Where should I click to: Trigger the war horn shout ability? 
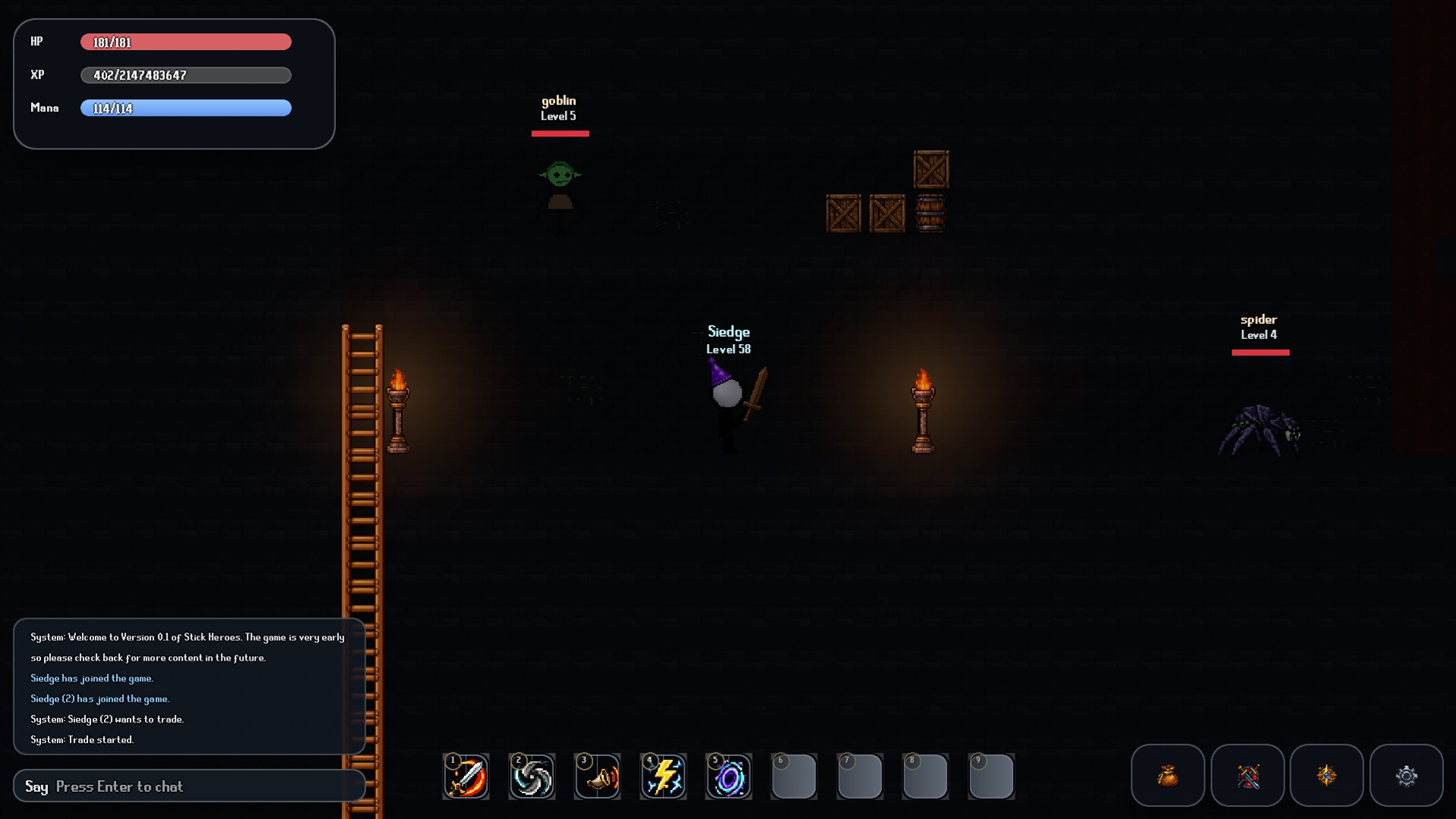(x=598, y=777)
